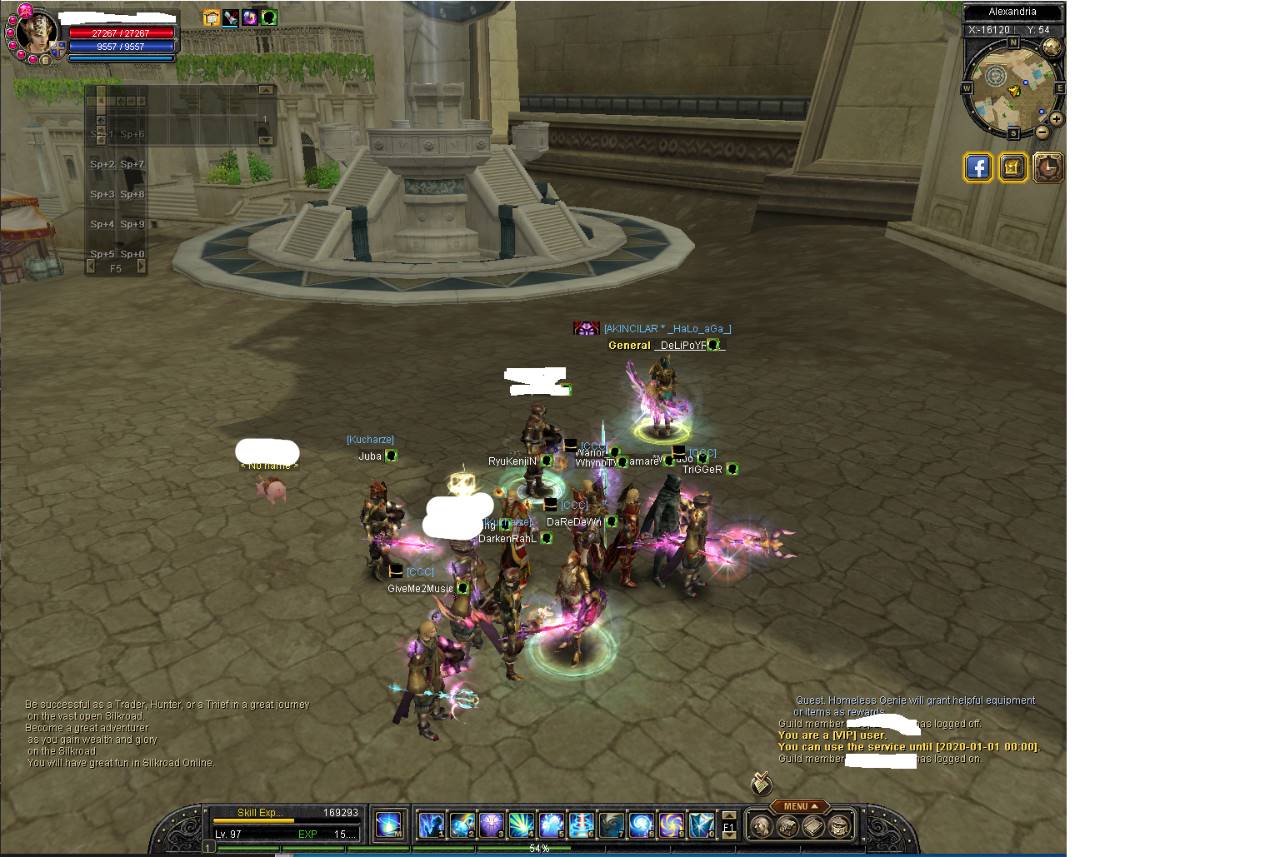Activate the skill in hotbar slot 1
1280x857 pixels.
[432, 825]
